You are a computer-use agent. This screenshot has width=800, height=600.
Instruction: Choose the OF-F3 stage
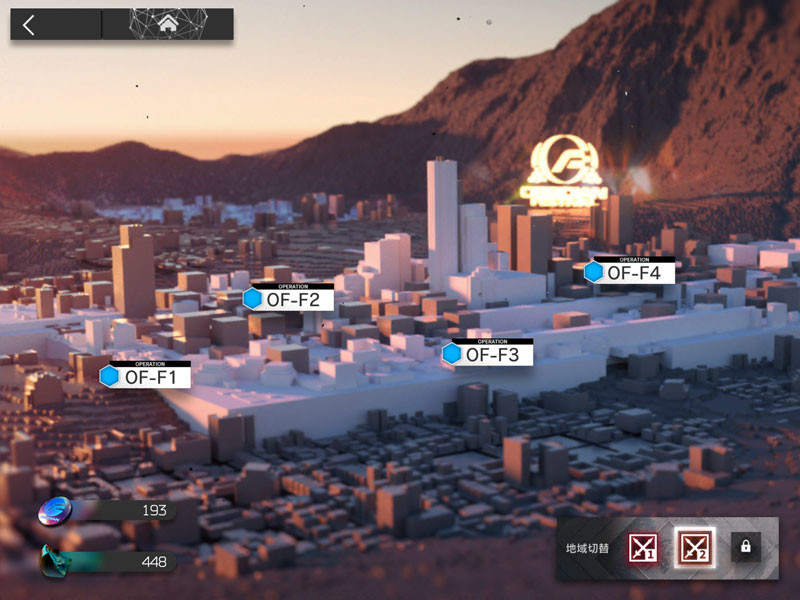click(488, 353)
